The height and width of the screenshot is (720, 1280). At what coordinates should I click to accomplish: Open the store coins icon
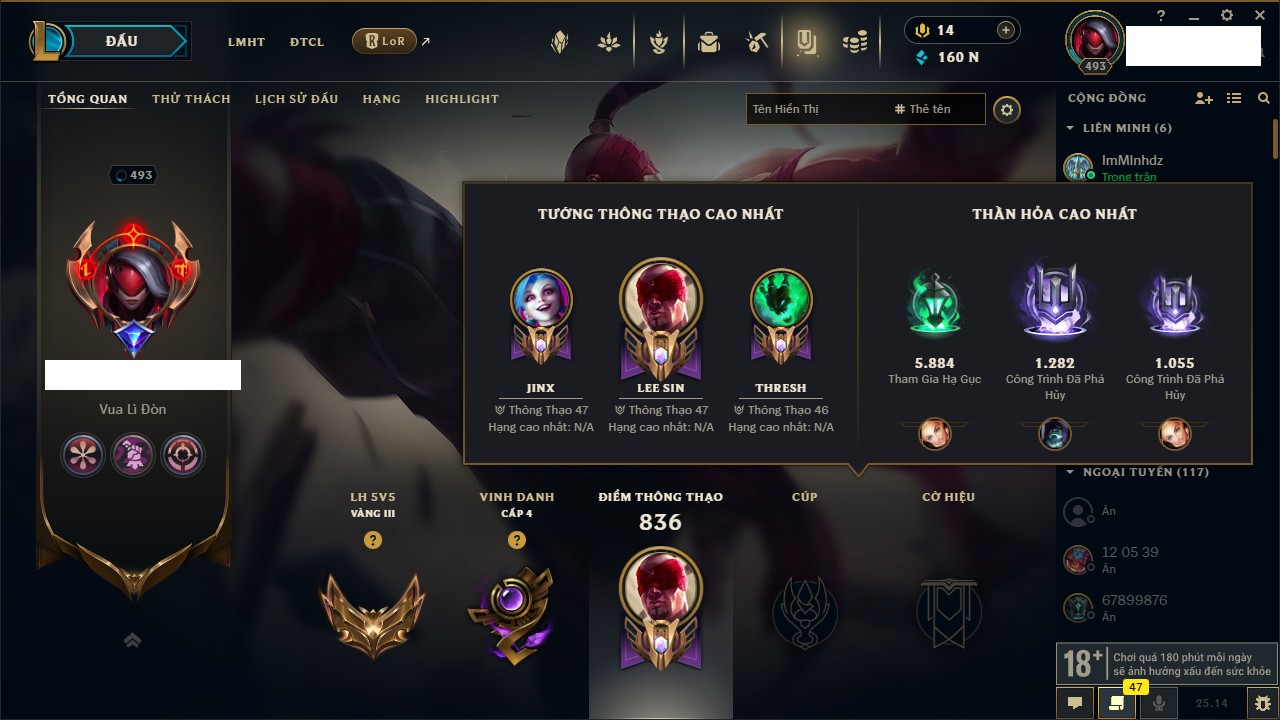pos(856,41)
